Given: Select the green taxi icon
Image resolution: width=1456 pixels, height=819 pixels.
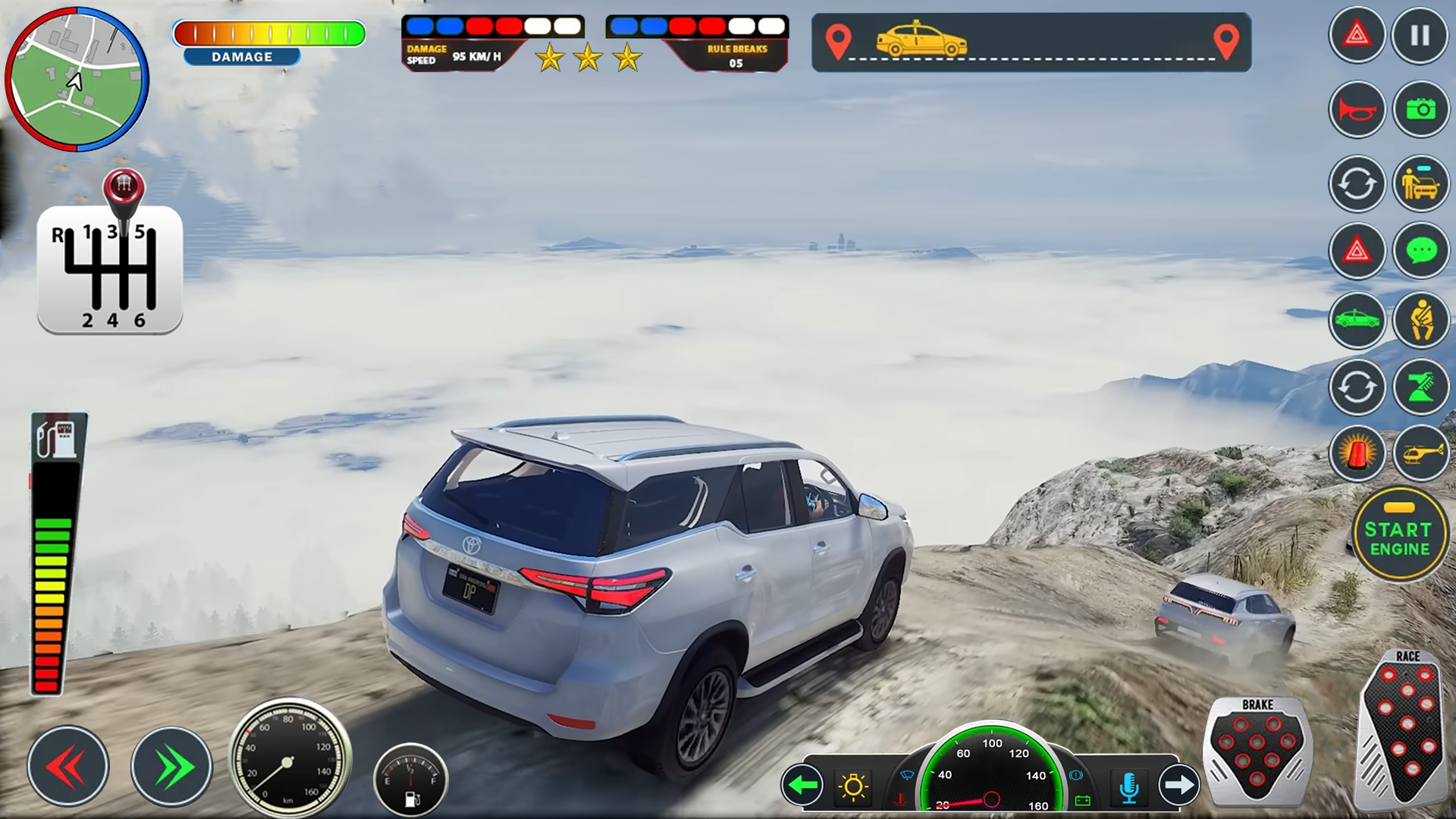Looking at the screenshot, I should 1357,321.
